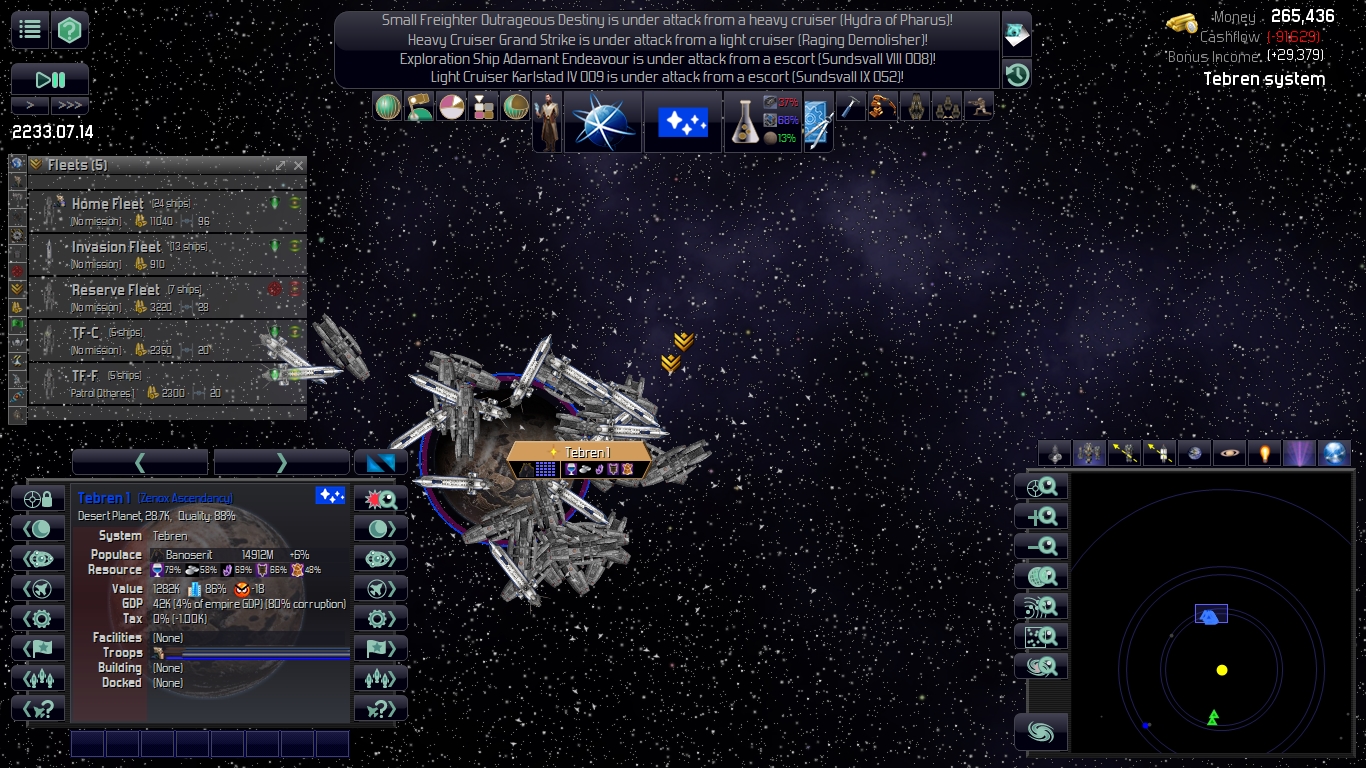Toggle the play/pause game button
Image resolution: width=1366 pixels, height=768 pixels.
(x=50, y=79)
